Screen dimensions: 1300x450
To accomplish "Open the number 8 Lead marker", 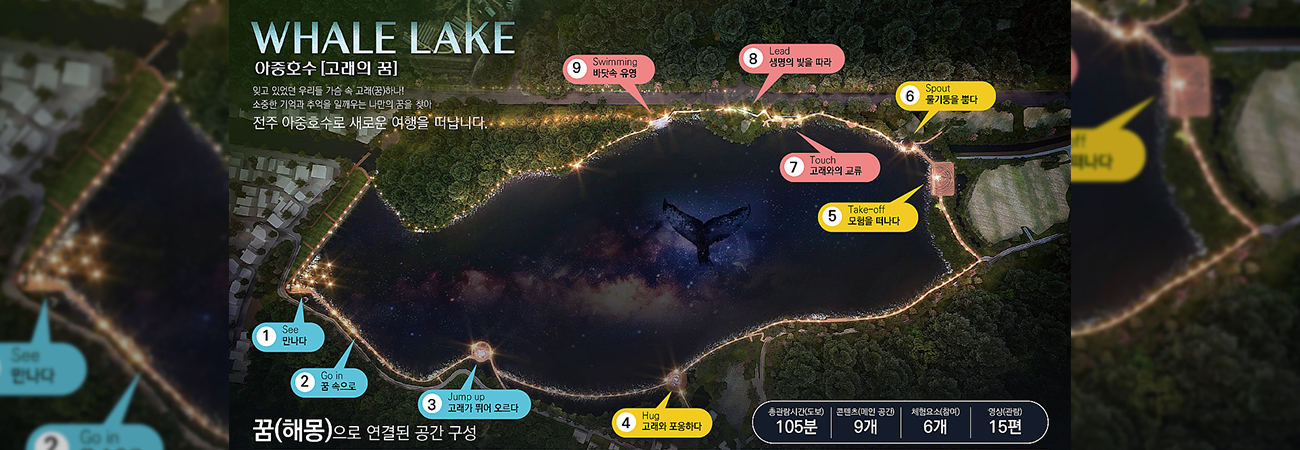I will pos(790,58).
